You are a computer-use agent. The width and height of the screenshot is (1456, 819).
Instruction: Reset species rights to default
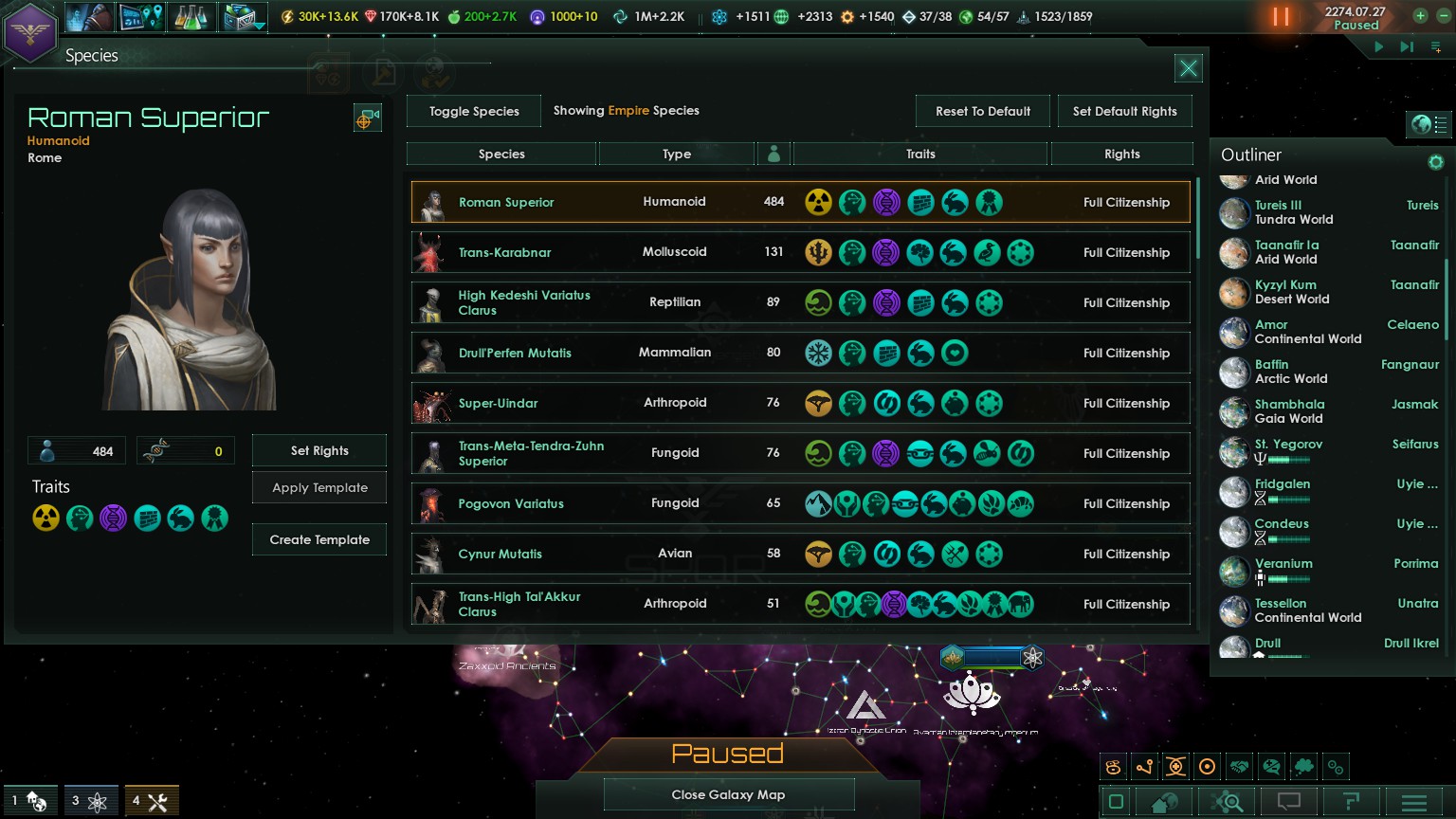982,111
